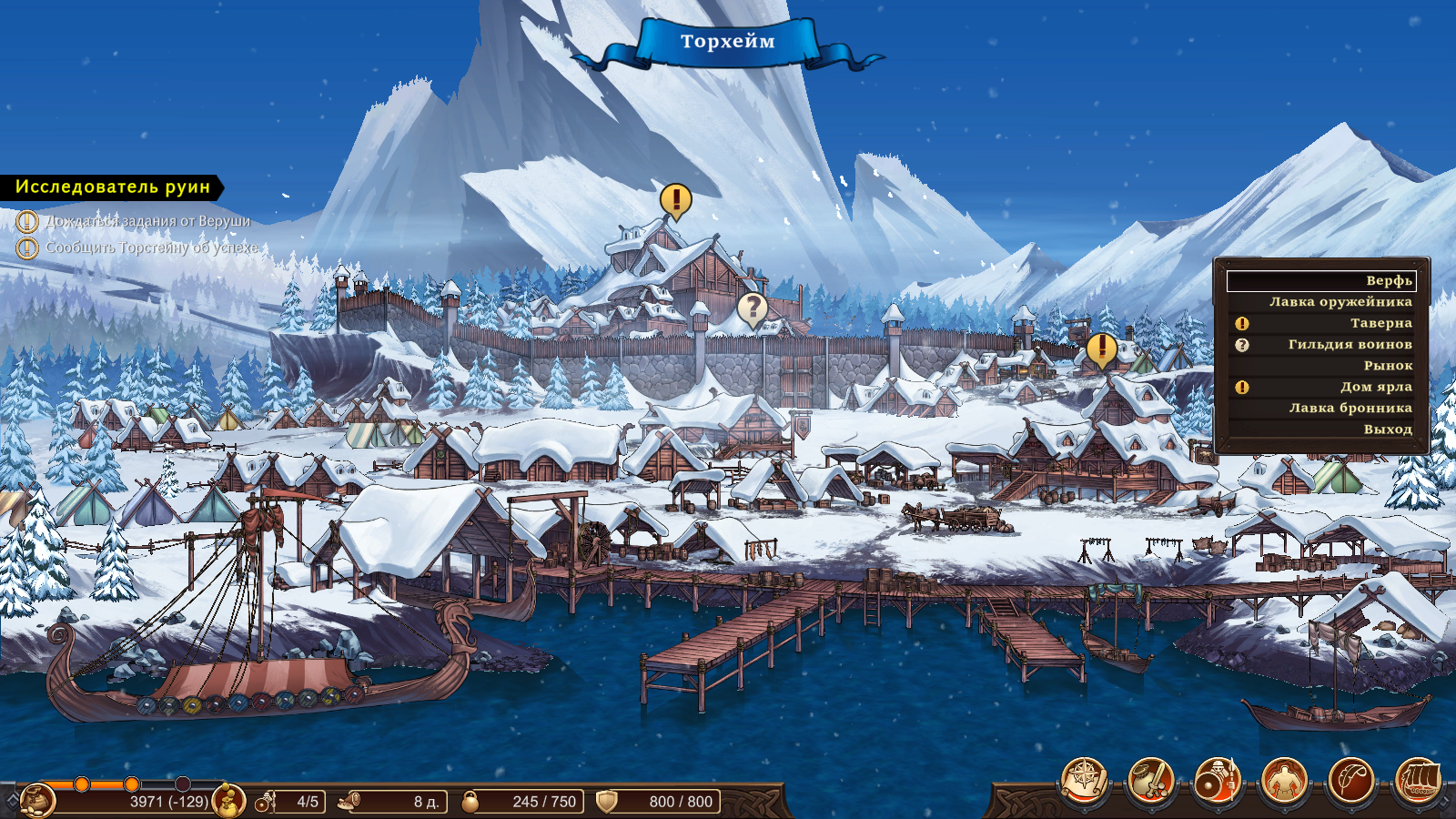Go to Лавка оружейника
This screenshot has height=819, width=1456.
click(1340, 302)
